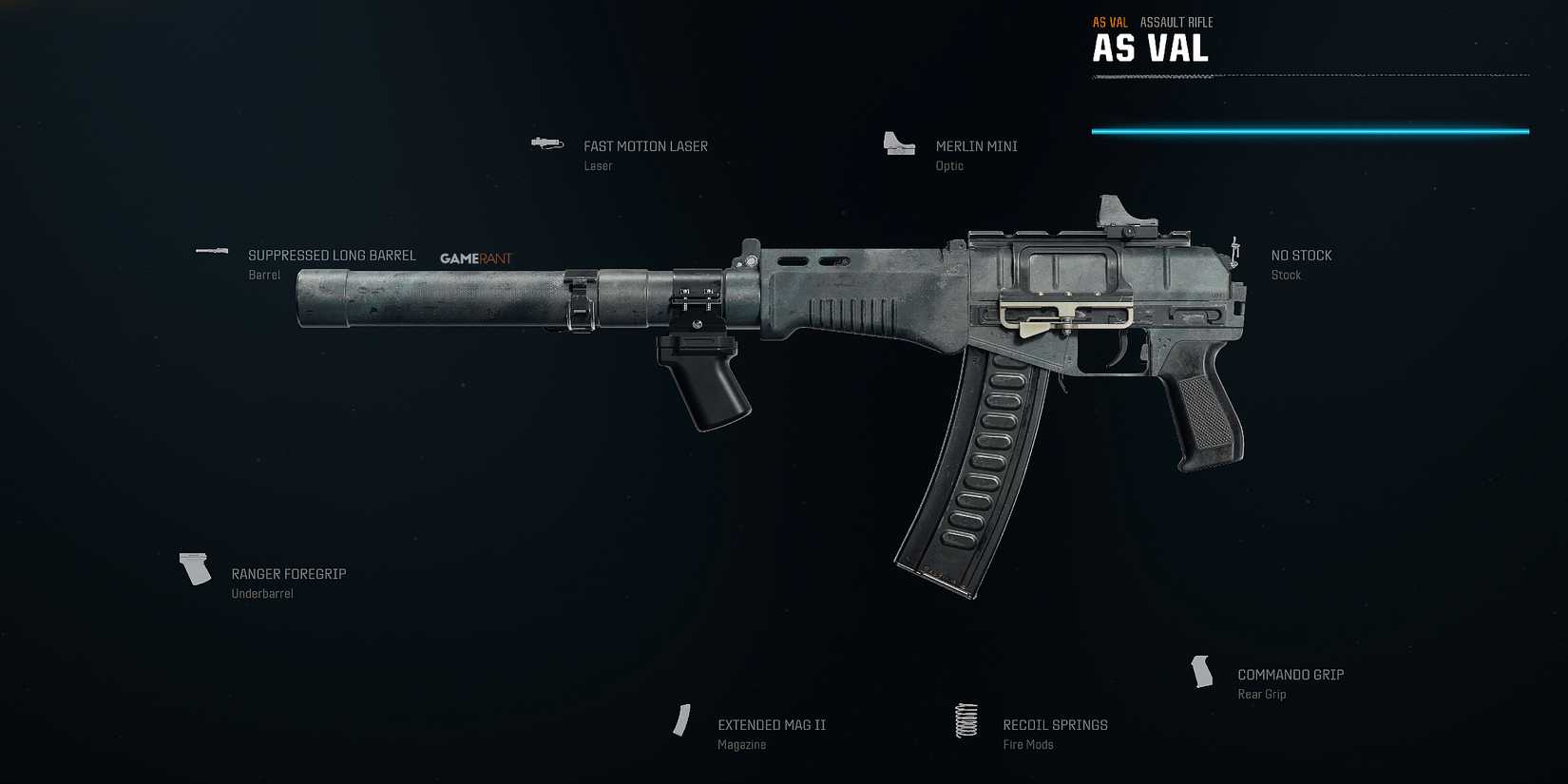Open the Merlin Mini optic icon
Viewport: 1568px width, 784px height.
[x=898, y=143]
